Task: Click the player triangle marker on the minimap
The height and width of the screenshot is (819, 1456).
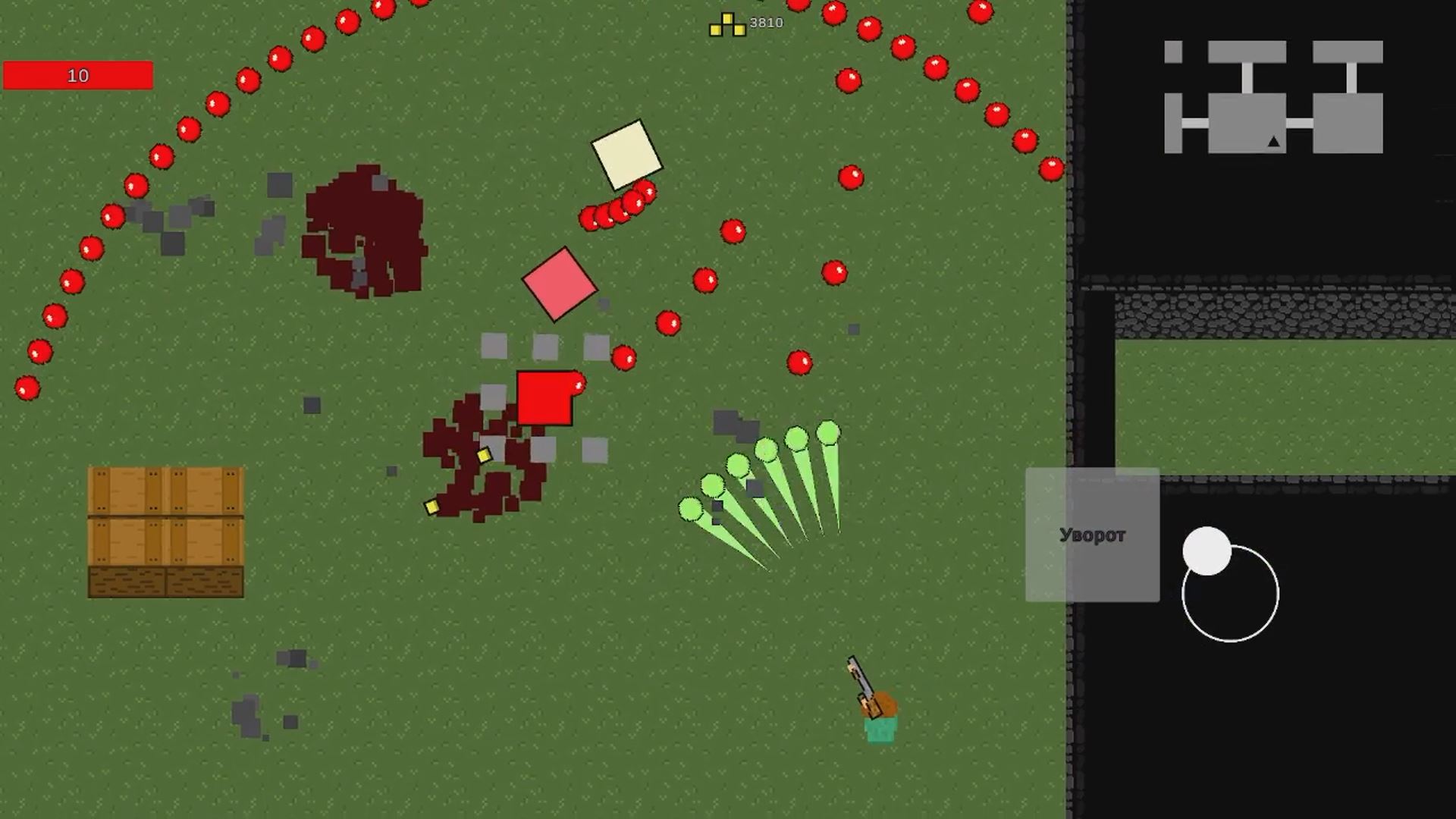Action: [1272, 141]
